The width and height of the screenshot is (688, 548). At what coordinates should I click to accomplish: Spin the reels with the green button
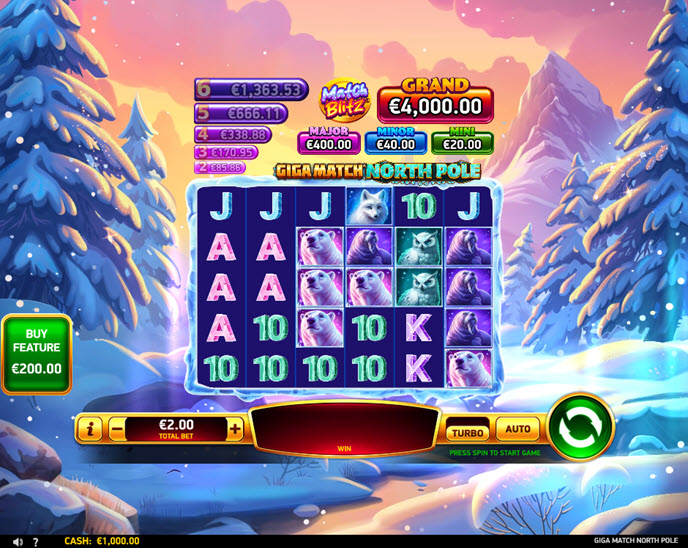pos(580,427)
